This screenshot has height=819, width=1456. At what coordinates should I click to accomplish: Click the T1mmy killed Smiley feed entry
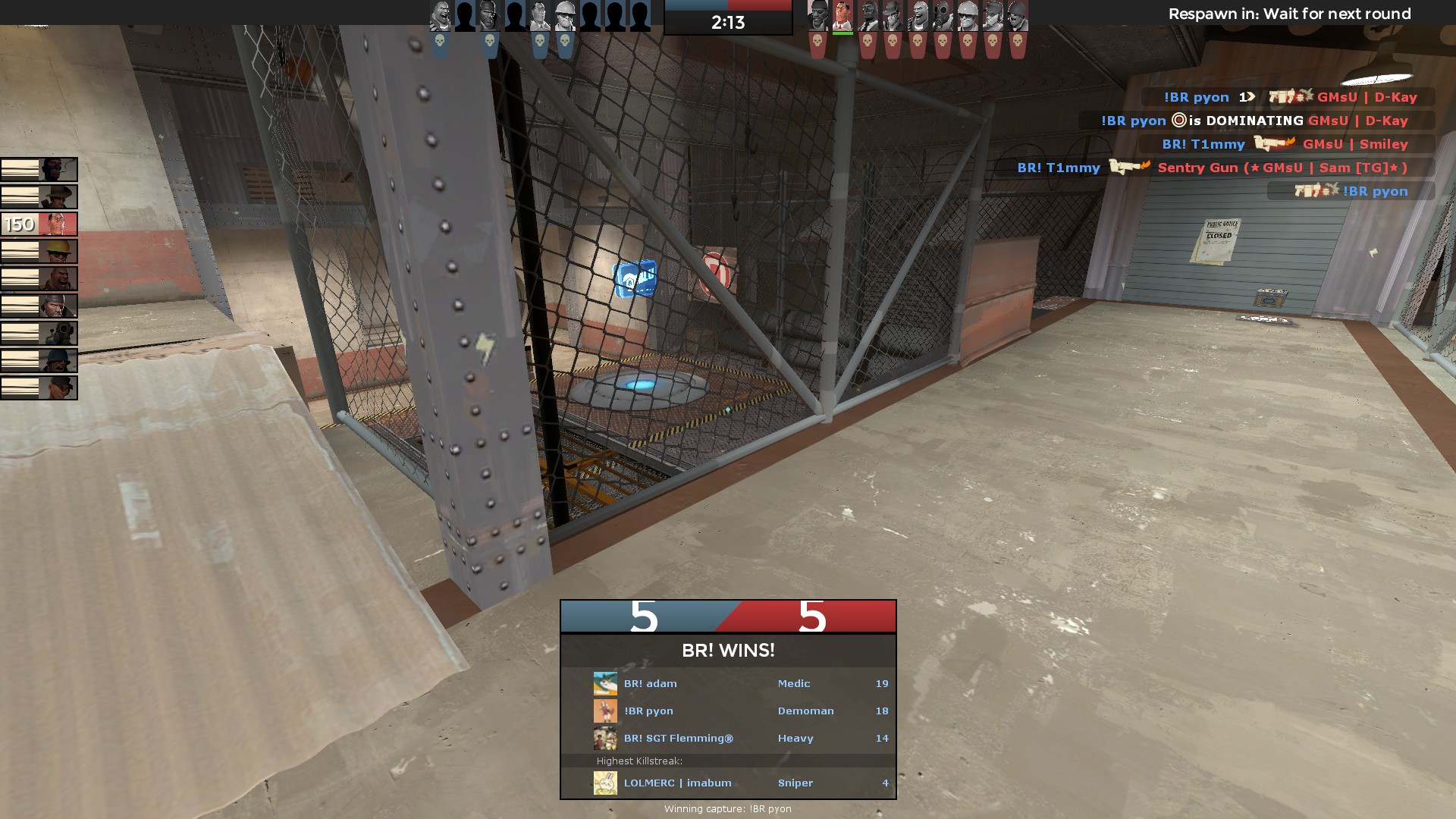[x=1286, y=144]
